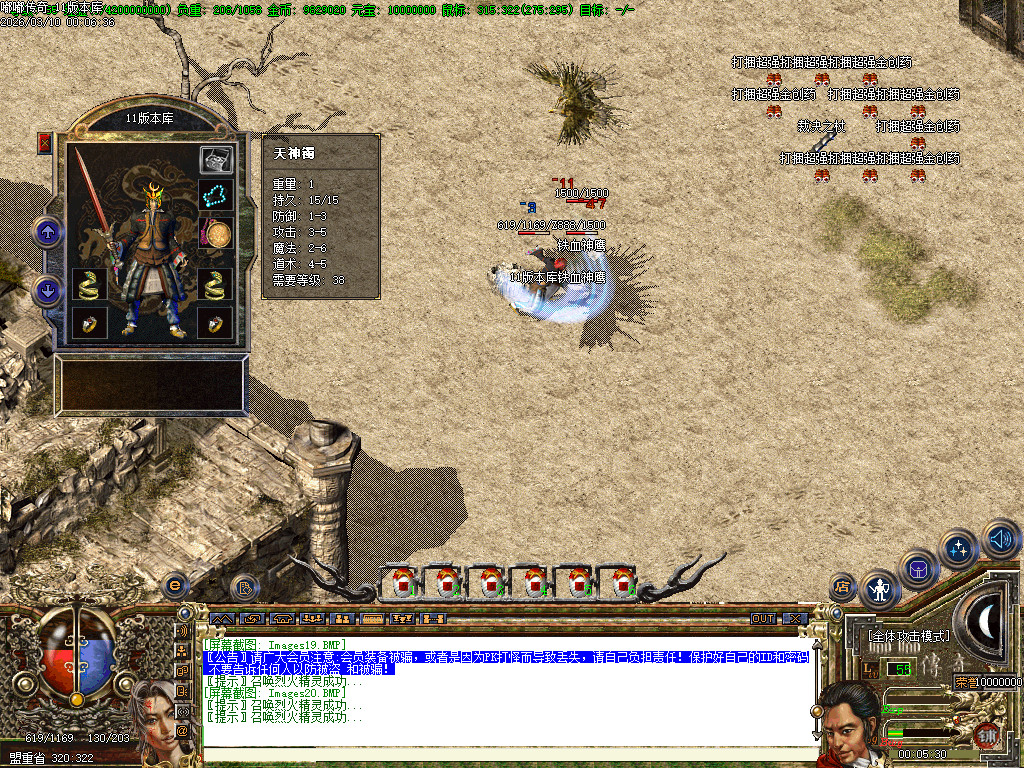Open the round 铺 stall button

coord(988,737)
